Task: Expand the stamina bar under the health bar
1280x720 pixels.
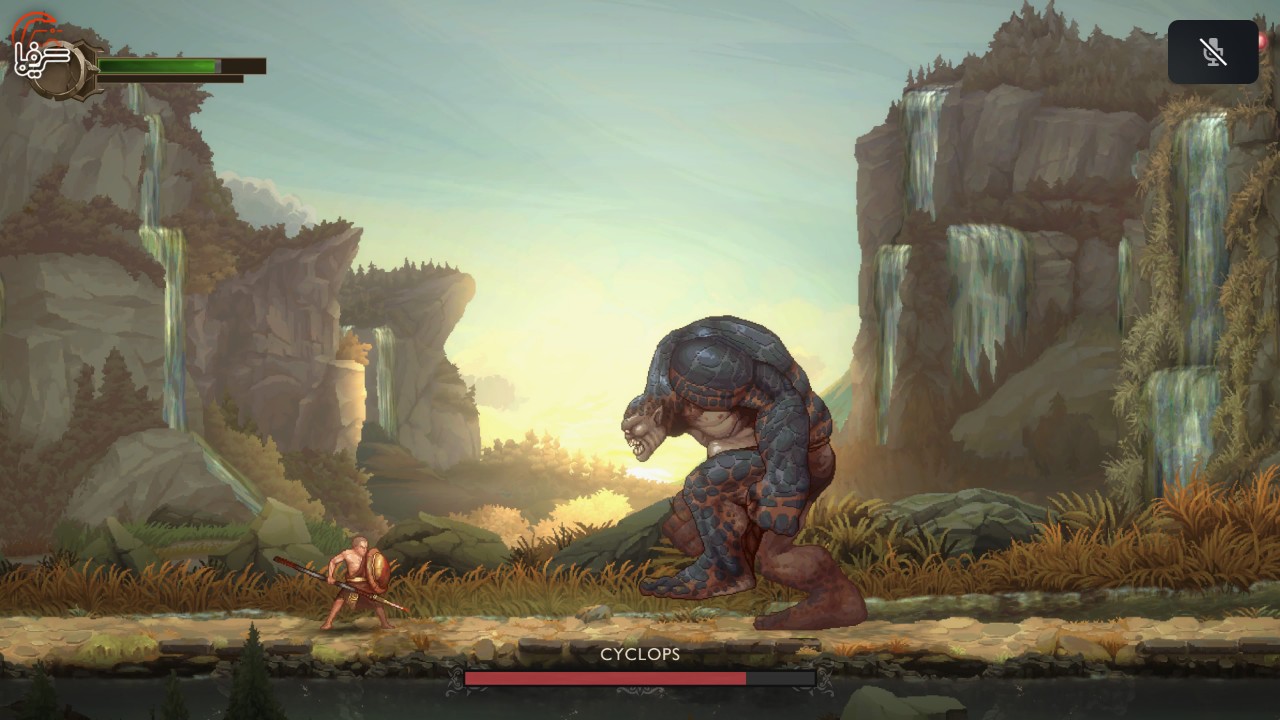Action: (170, 79)
